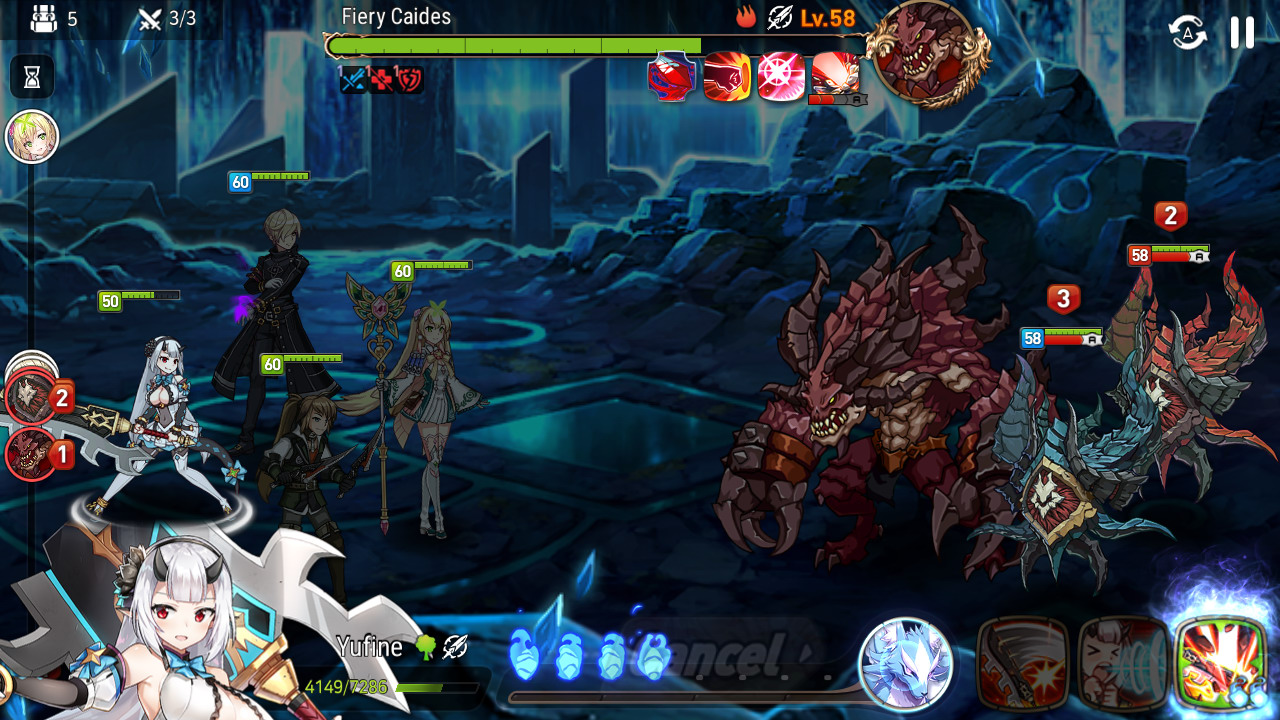Select the enemy turn-order portrait numbered 2
This screenshot has width=1280, height=720.
(x=30, y=398)
